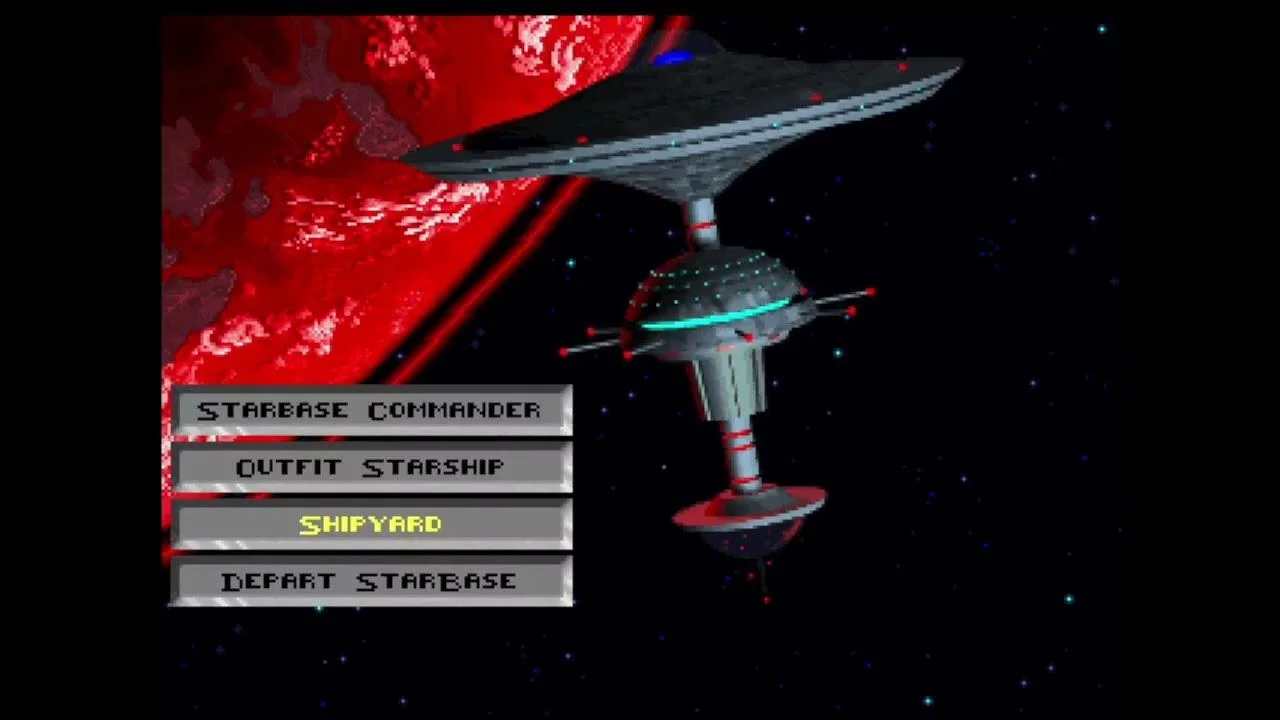Click Depart Starbase
This screenshot has width=1280, height=720.
pos(370,582)
